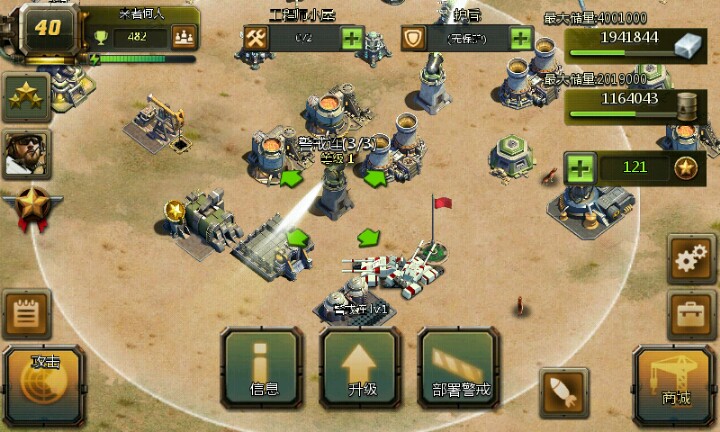The height and width of the screenshot is (432, 720).
Task: Open the leaderboard icon beside trophy count
Action: [x=184, y=38]
